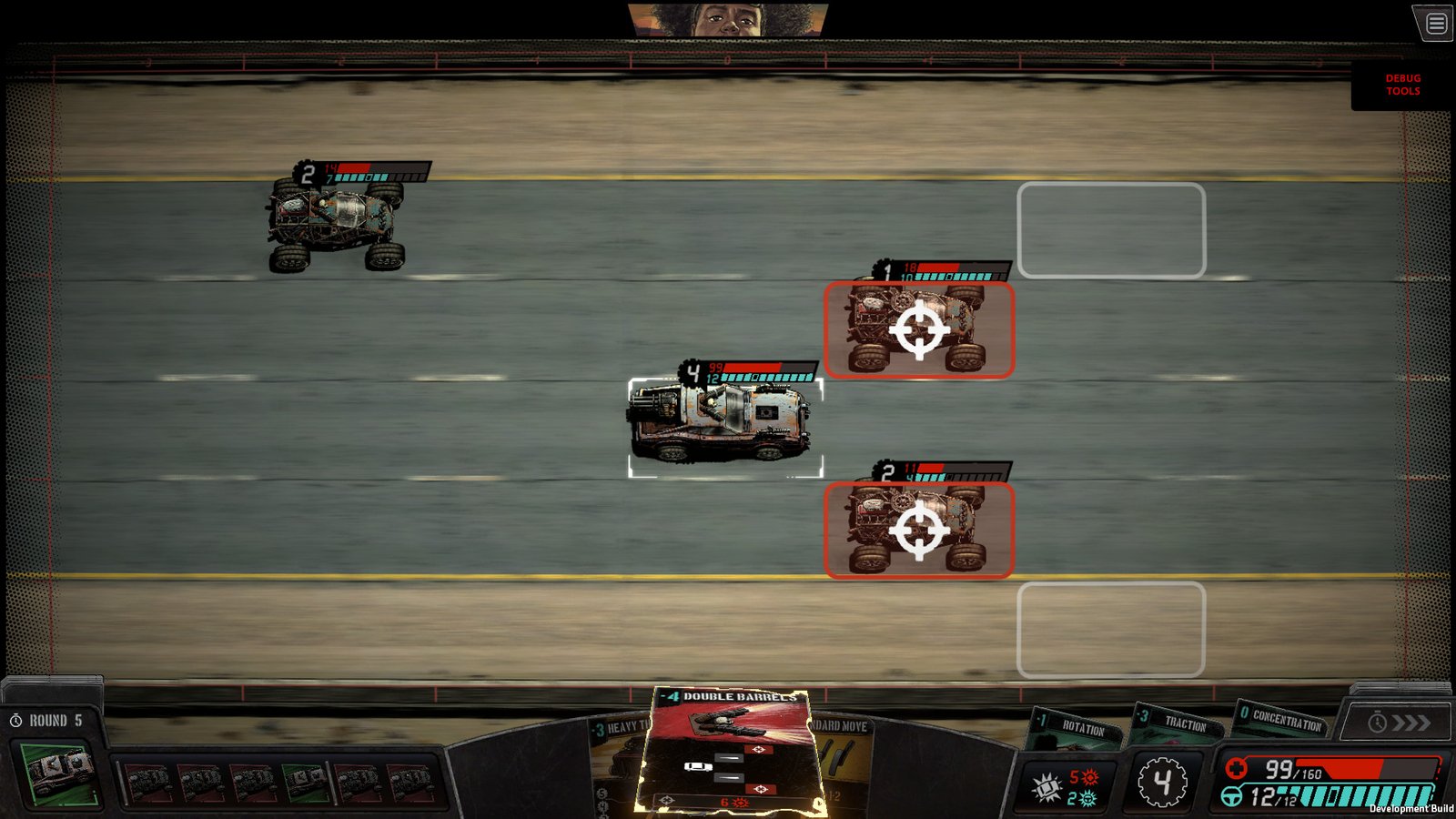
Task: Target the enemy buggy with 11 health
Action: point(919,531)
